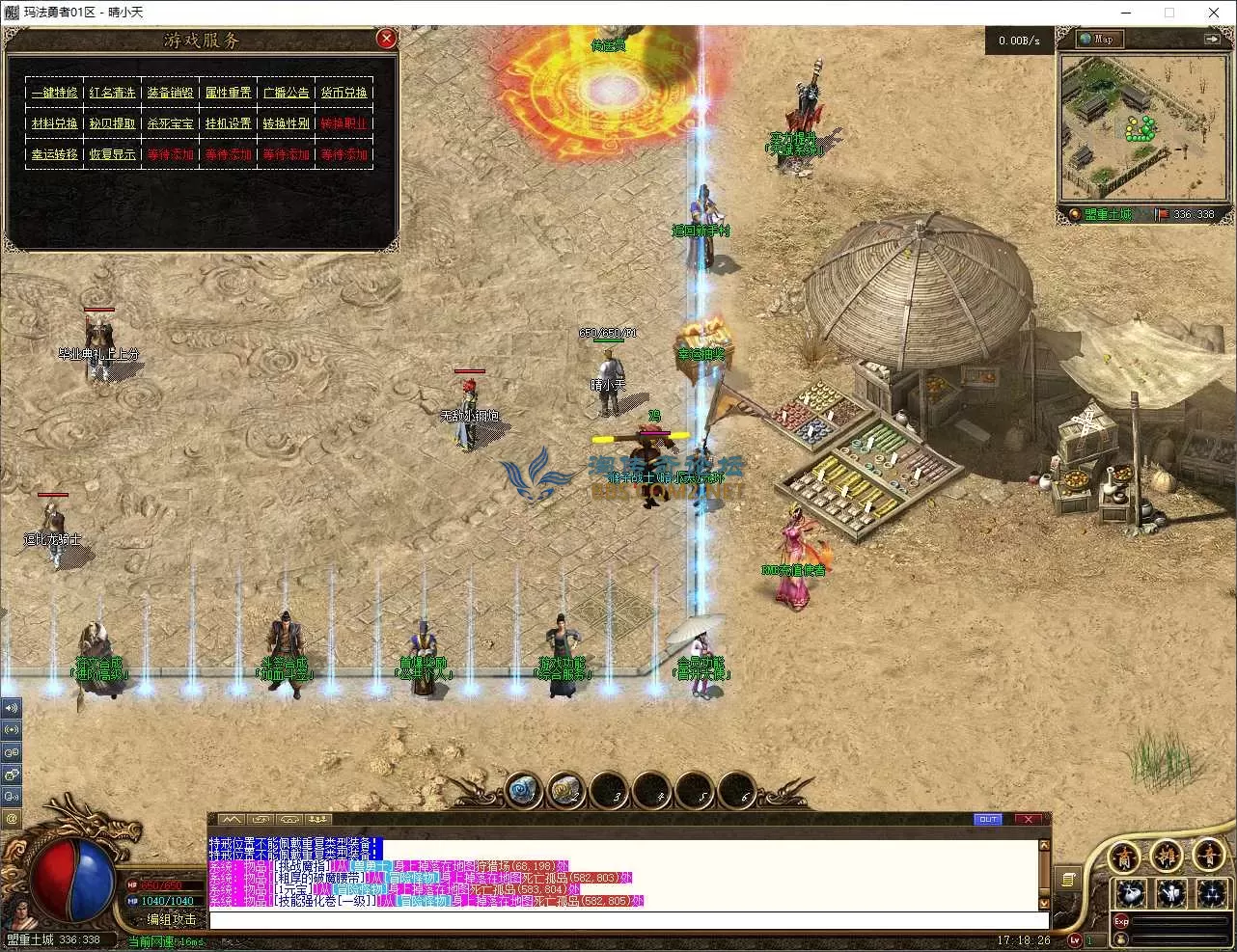The image size is (1237, 952).
Task: Click the blue OUT button on chat window
Action: point(988,820)
